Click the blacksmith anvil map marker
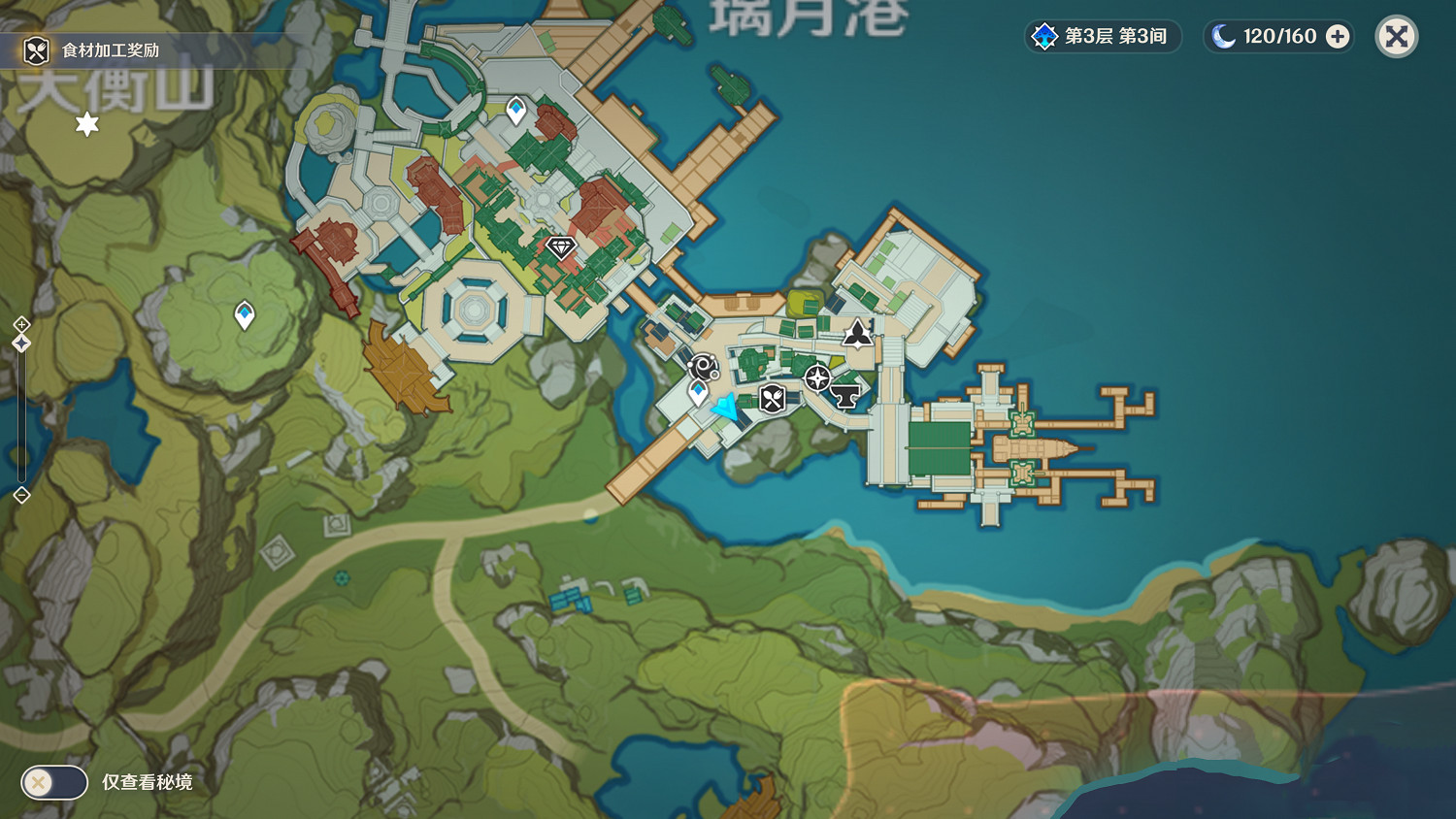 point(845,394)
